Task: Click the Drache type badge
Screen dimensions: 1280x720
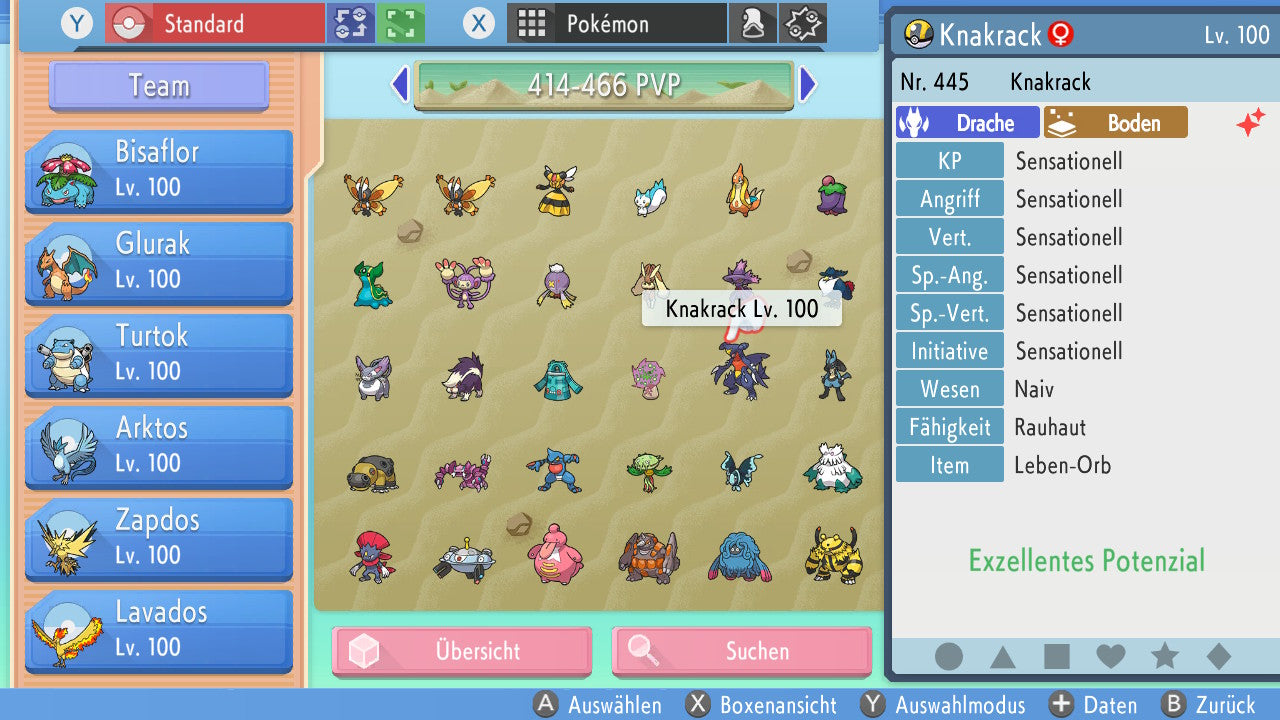Action: pyautogui.click(x=967, y=122)
